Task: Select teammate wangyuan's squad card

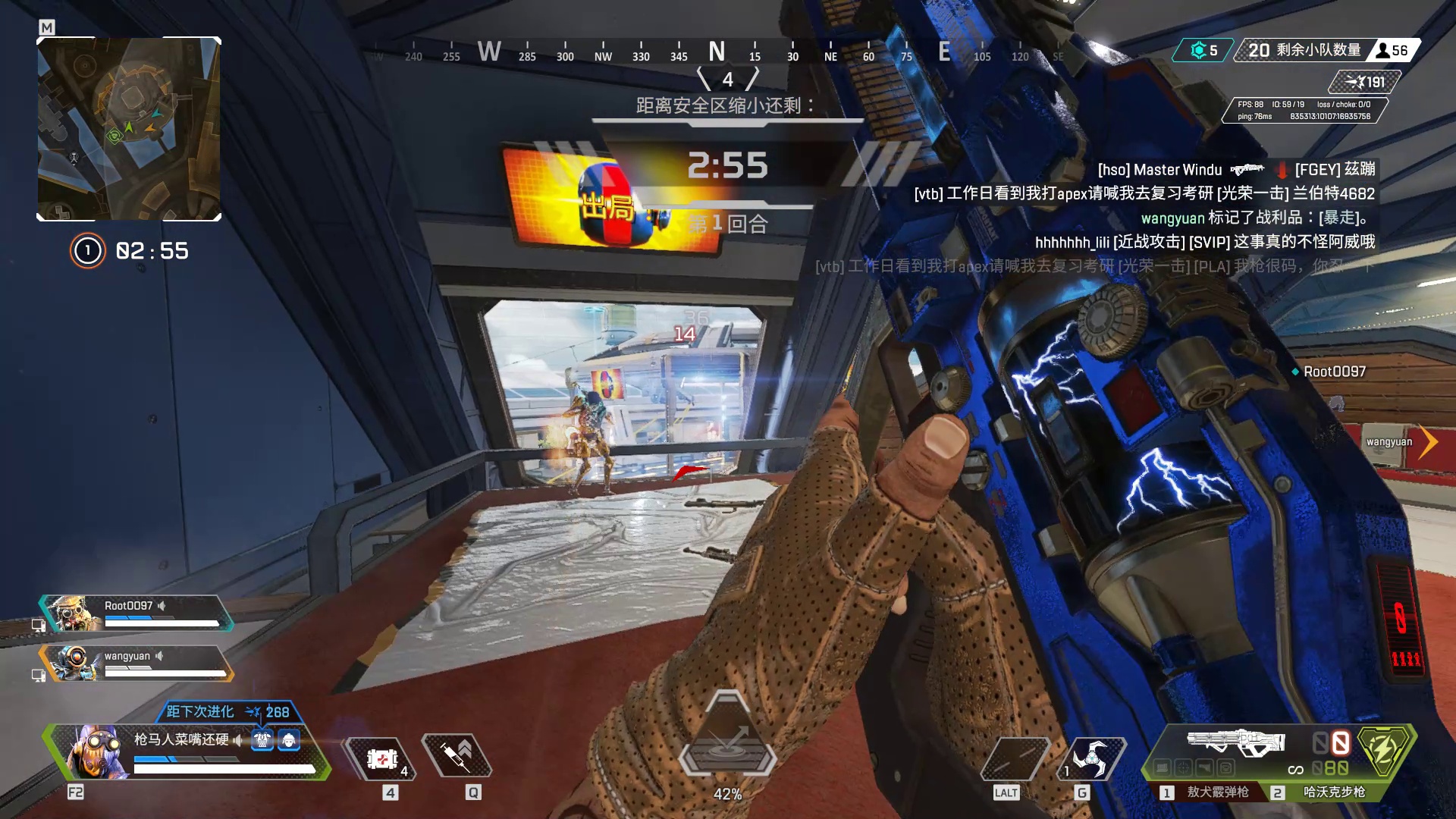Action: pos(136,663)
